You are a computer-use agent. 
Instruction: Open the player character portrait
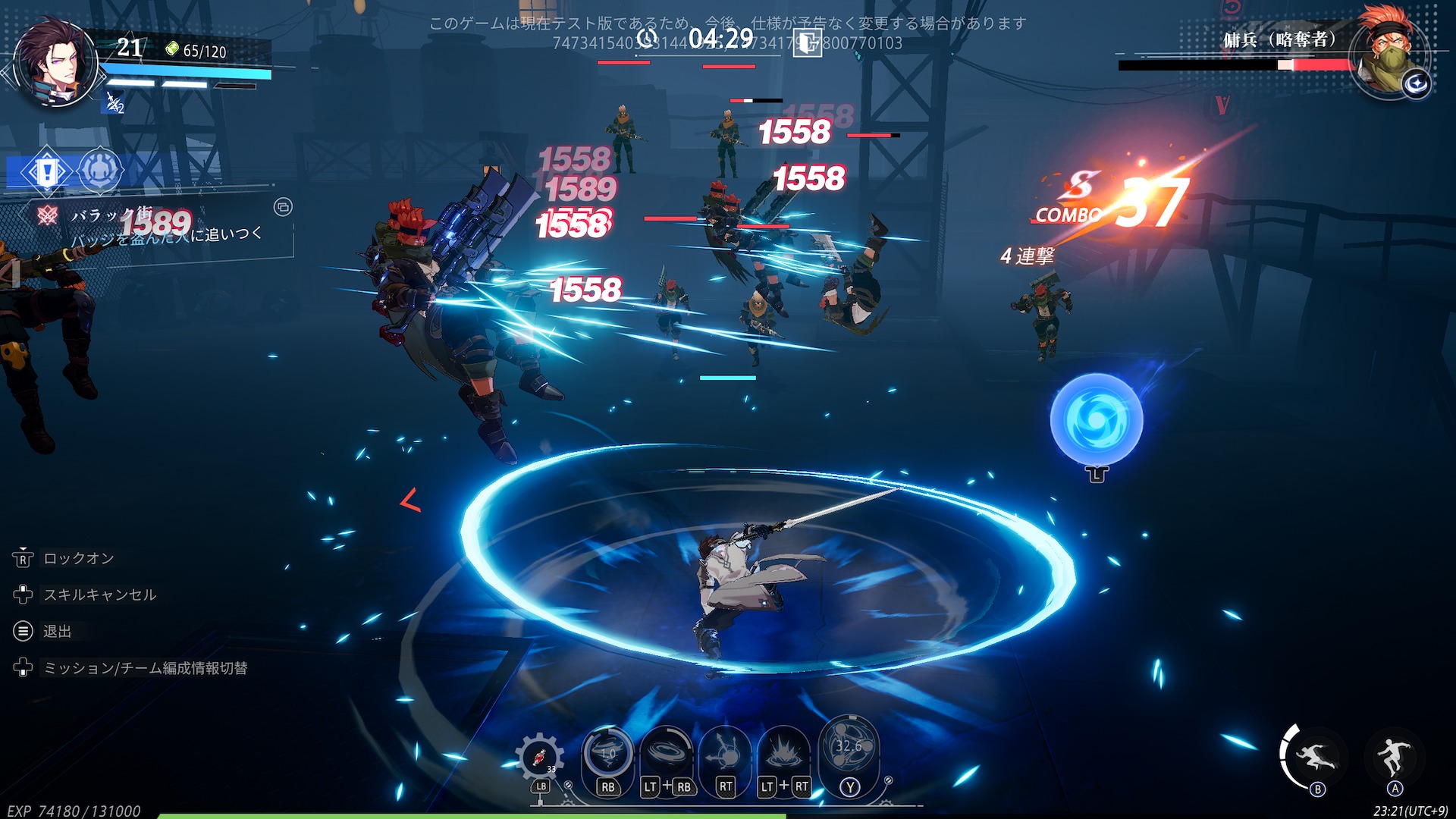[55, 65]
